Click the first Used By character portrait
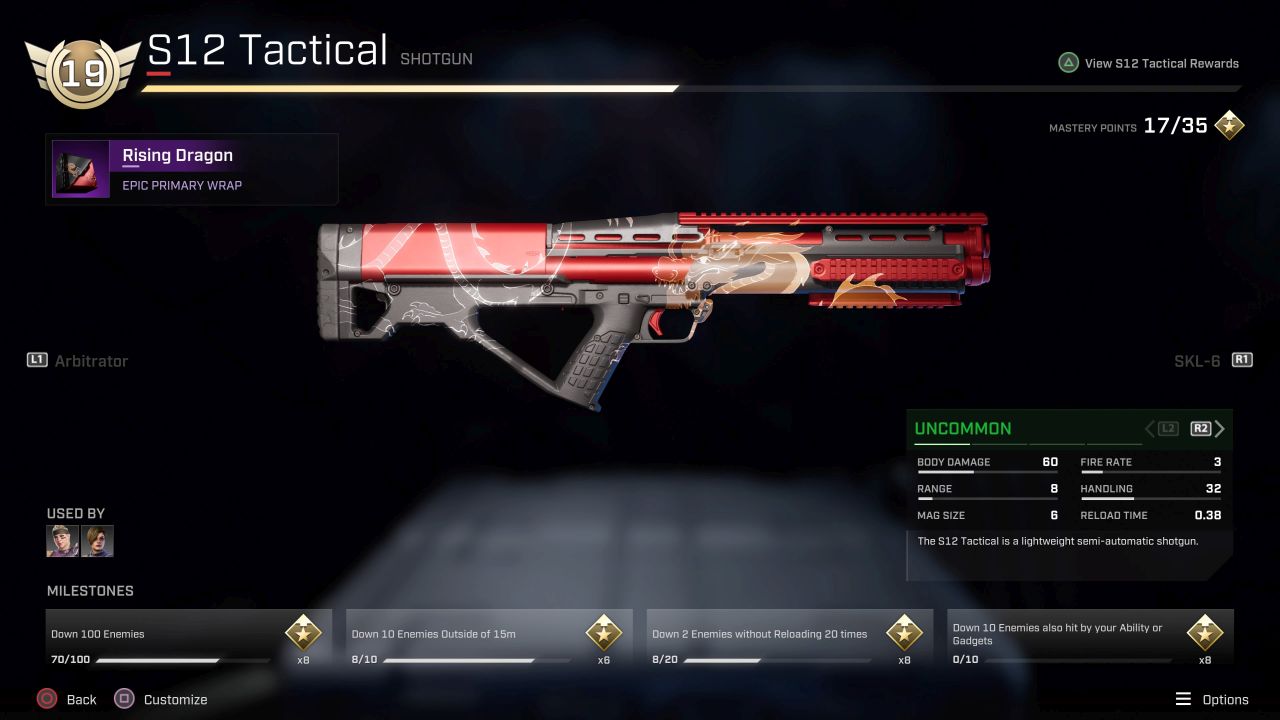1280x720 pixels. (62, 541)
